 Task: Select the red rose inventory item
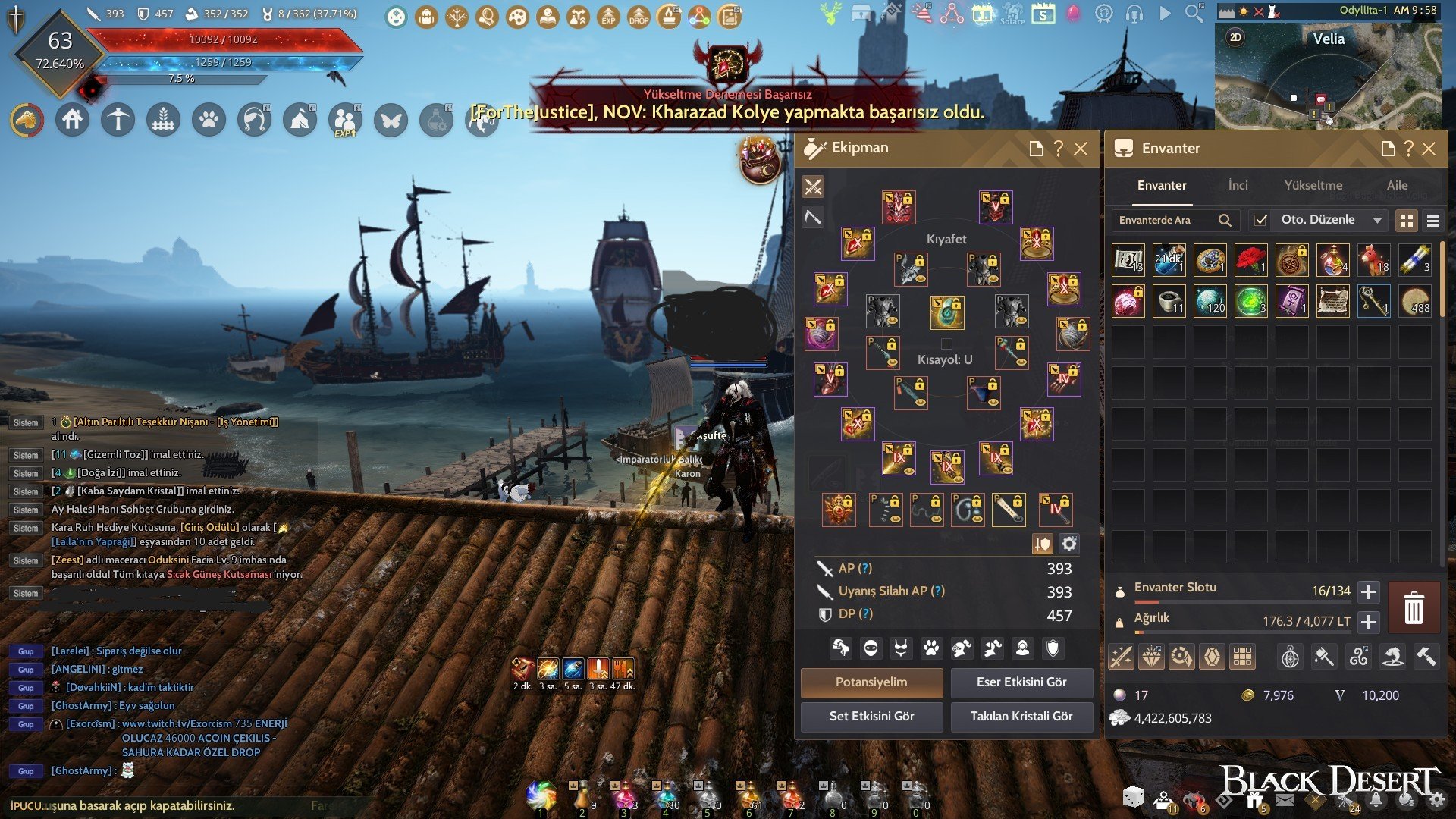tap(1250, 259)
